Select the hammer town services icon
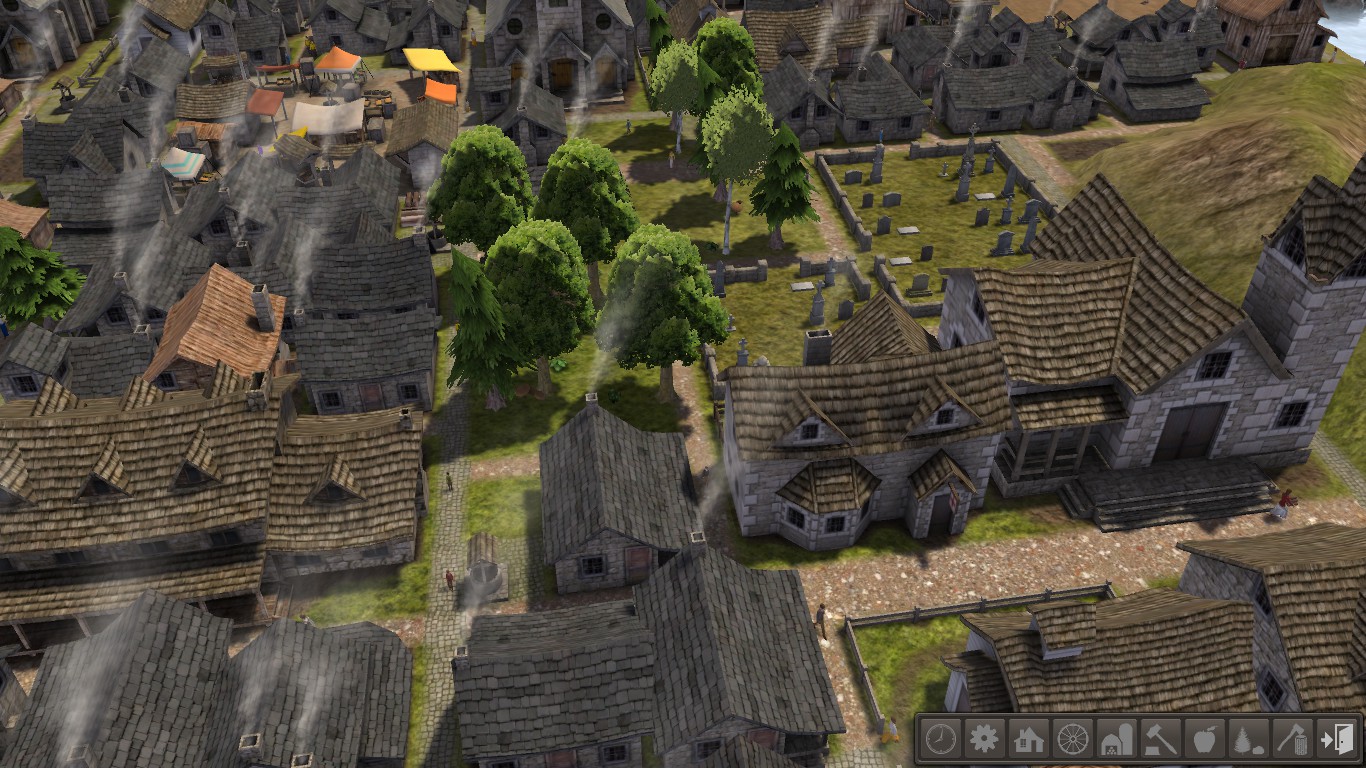Image resolution: width=1366 pixels, height=768 pixels. [1160, 740]
